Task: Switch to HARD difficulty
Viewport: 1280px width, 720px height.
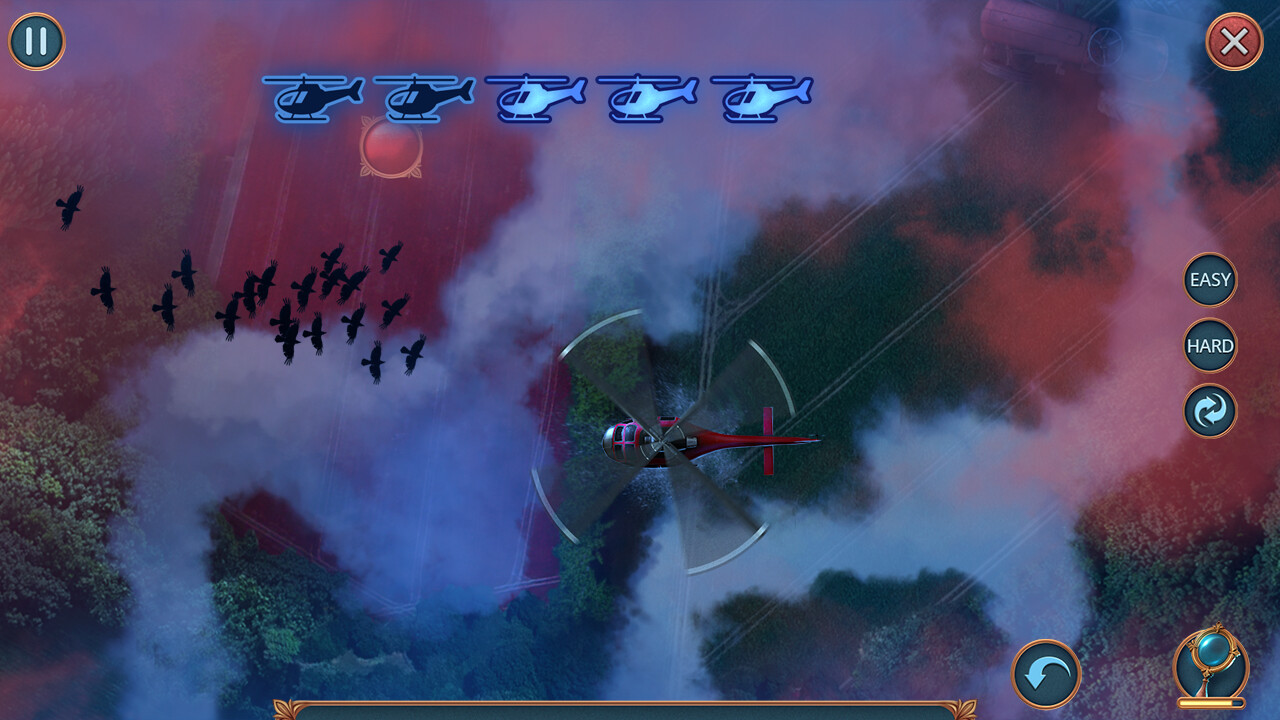Action: [1210, 346]
